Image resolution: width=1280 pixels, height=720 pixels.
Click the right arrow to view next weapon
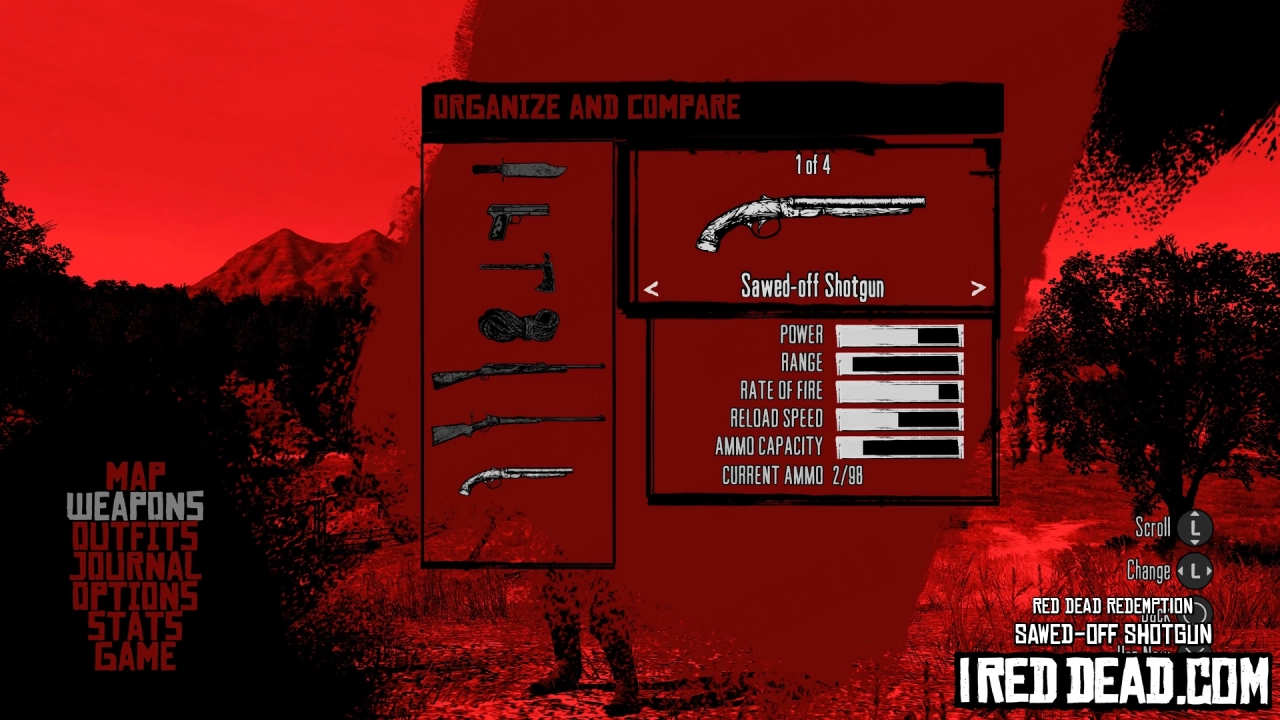(979, 288)
